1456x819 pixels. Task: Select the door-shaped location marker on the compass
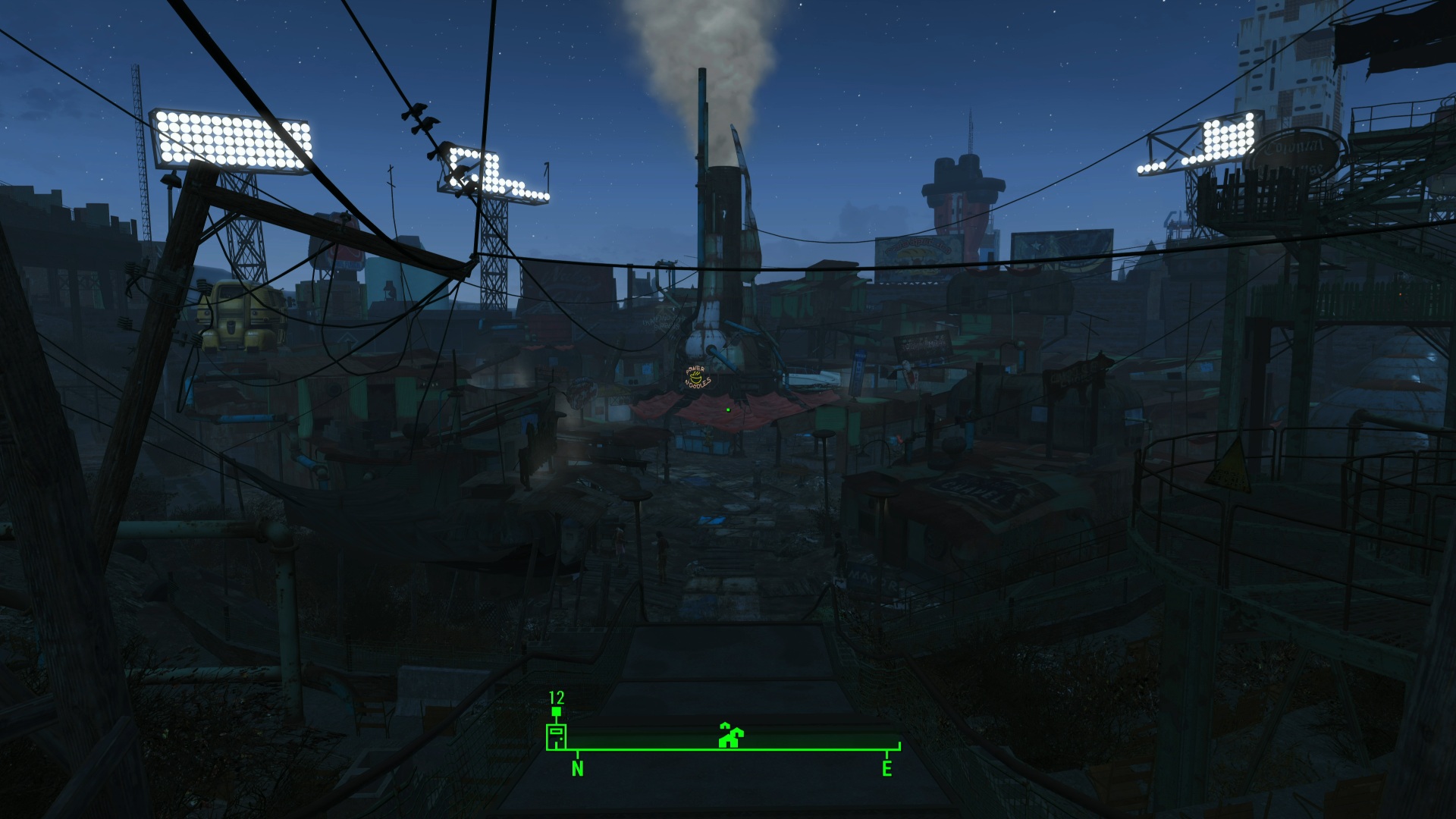click(556, 736)
